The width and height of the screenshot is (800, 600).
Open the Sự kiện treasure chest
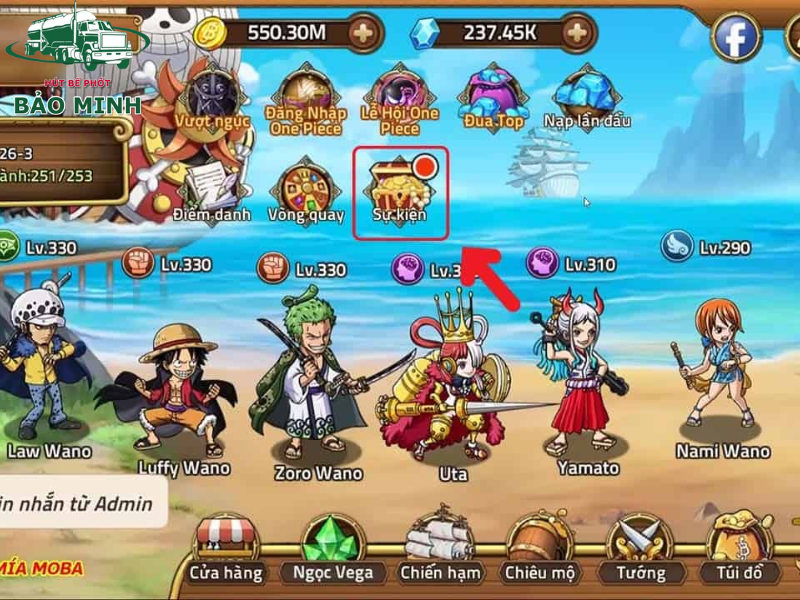coord(399,190)
